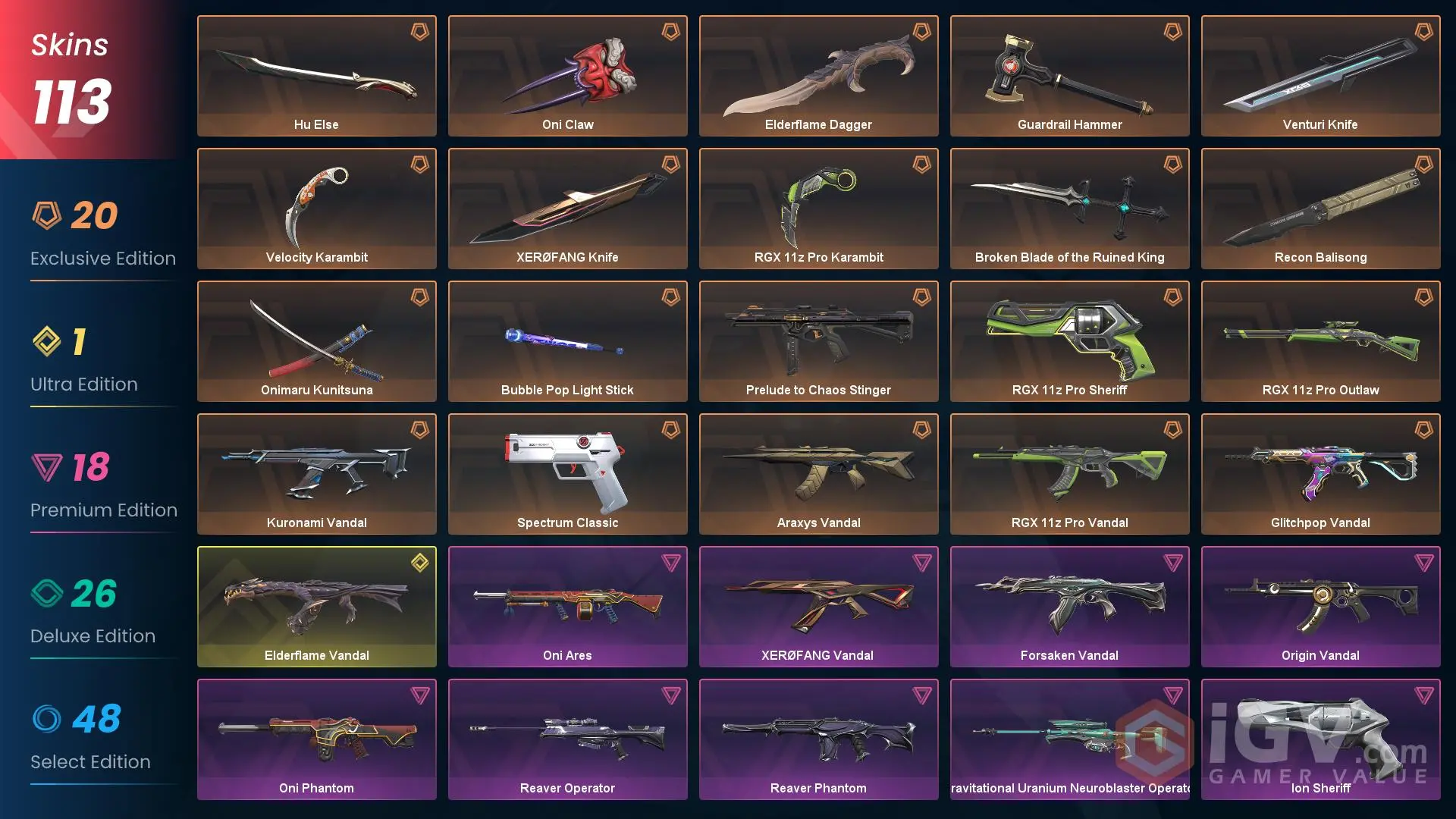Click the Select Edition text label
This screenshot has height=819, width=1456.
(90, 761)
